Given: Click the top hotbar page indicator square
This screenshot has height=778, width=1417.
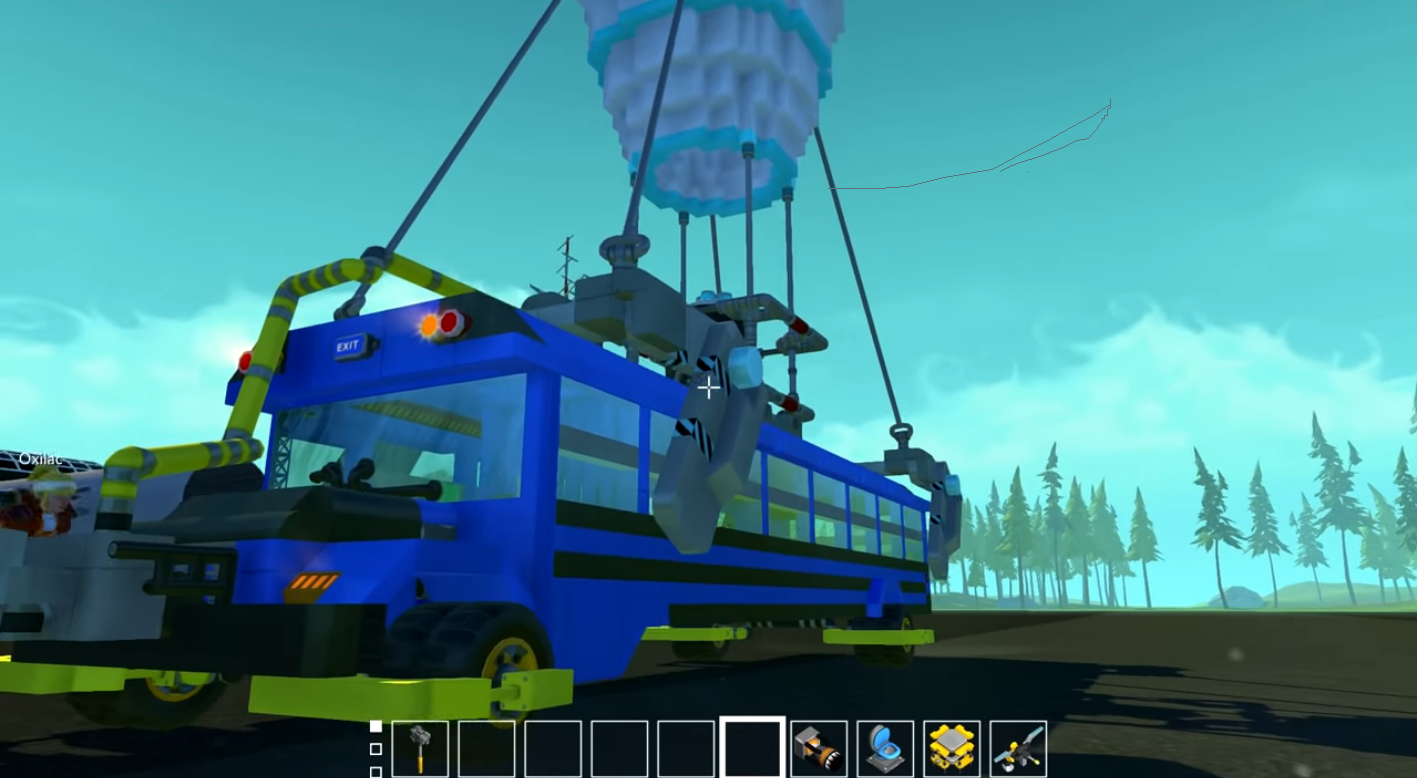Looking at the screenshot, I should (374, 728).
